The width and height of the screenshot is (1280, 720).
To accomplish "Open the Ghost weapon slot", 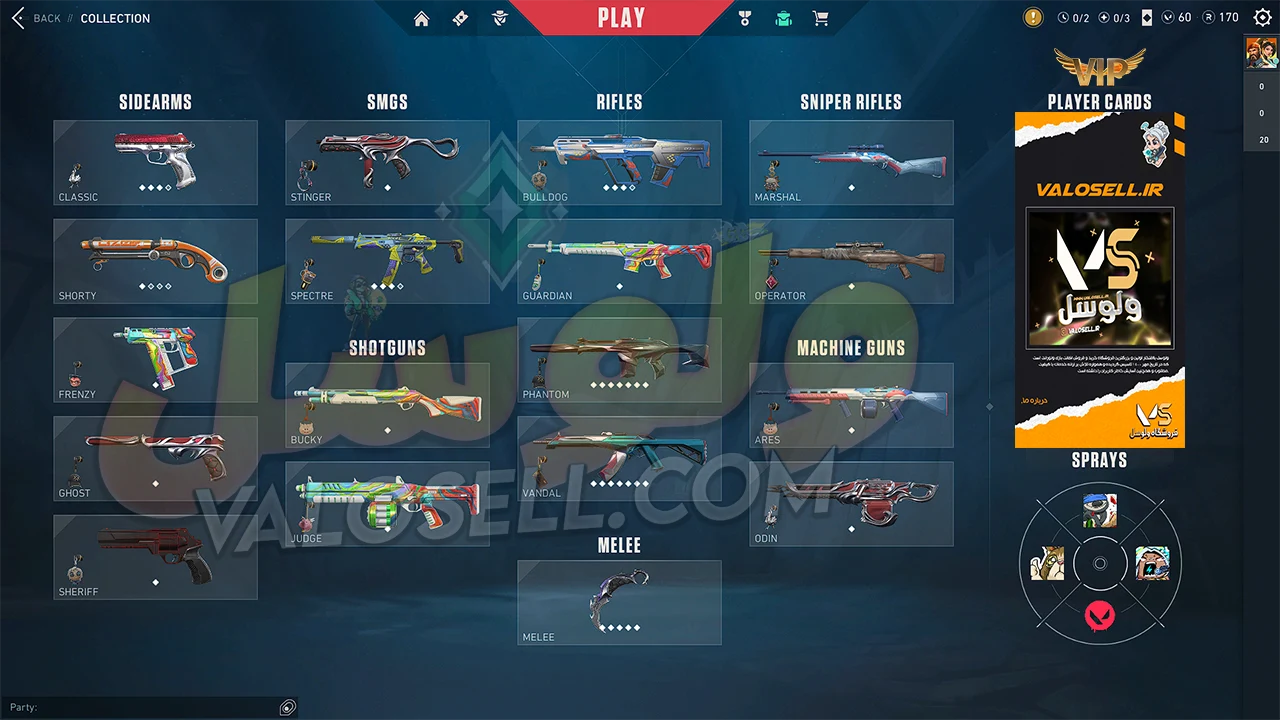I will pos(155,458).
